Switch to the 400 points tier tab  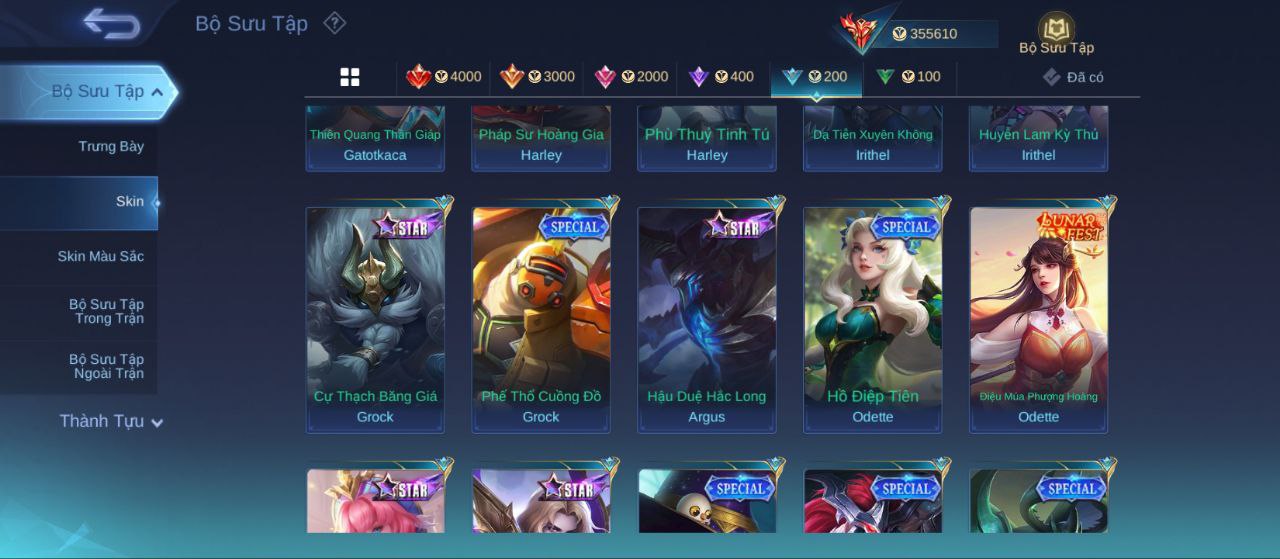click(722, 77)
